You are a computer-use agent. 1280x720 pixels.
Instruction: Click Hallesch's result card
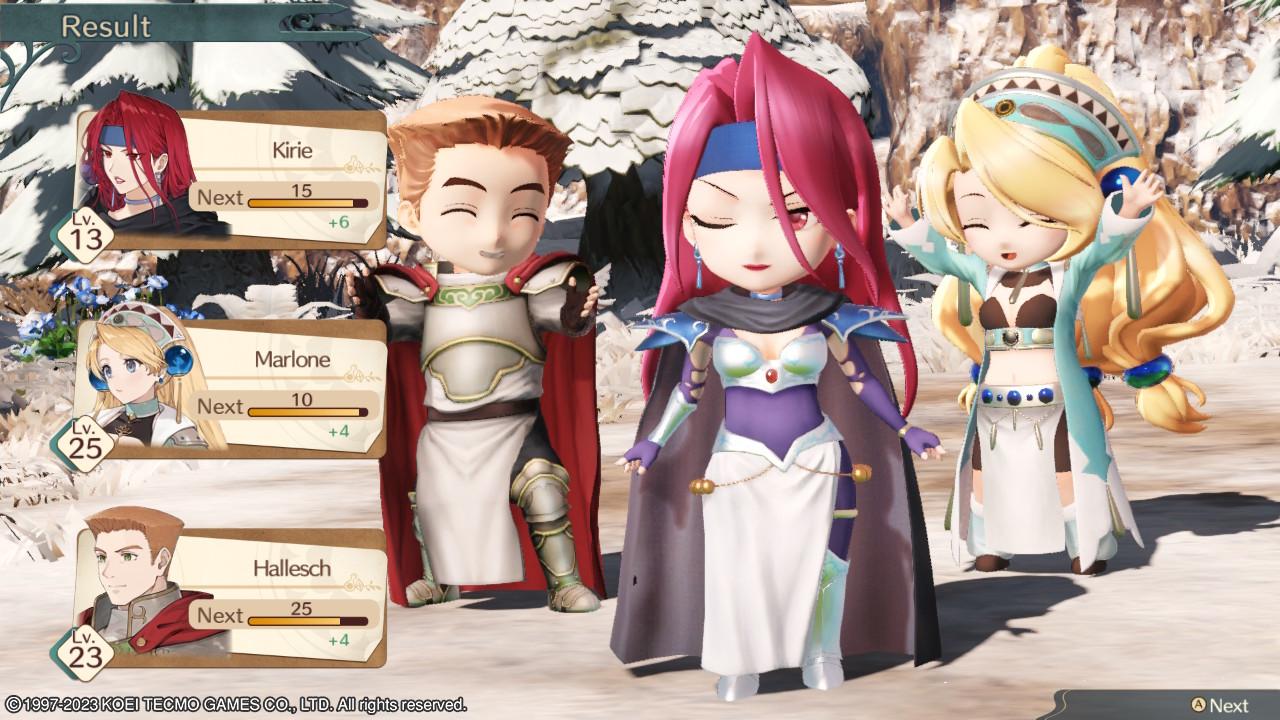coord(232,598)
